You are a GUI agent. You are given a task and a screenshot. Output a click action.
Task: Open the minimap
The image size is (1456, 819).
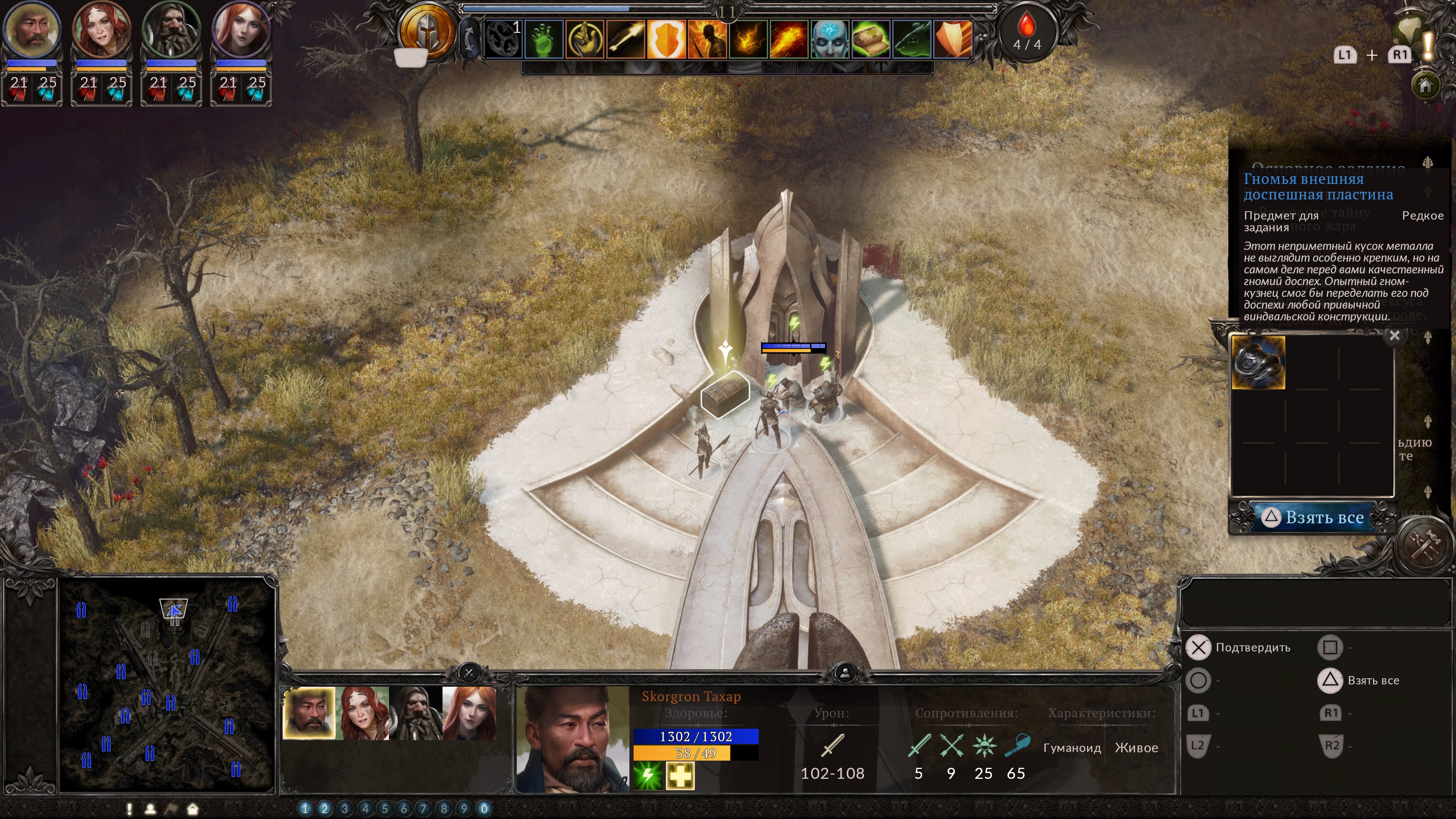[x=167, y=684]
